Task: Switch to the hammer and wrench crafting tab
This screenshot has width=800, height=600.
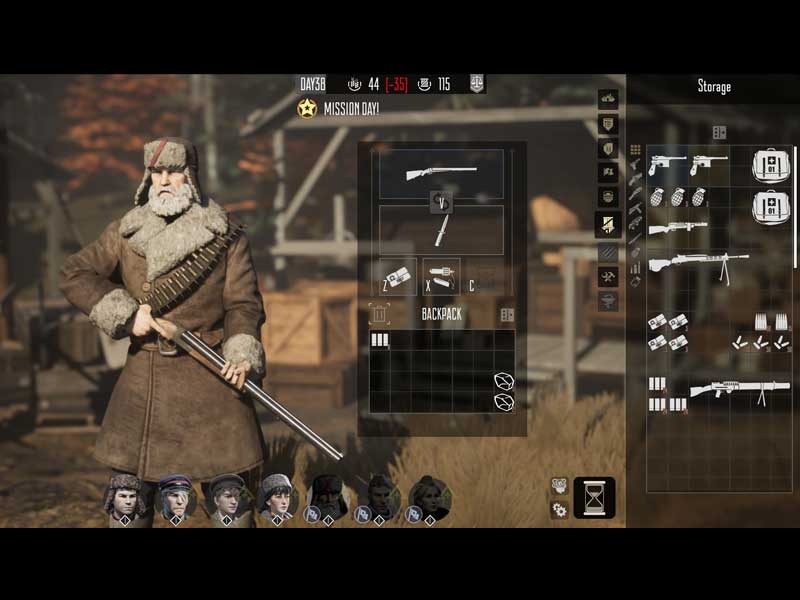Action: pos(608,276)
